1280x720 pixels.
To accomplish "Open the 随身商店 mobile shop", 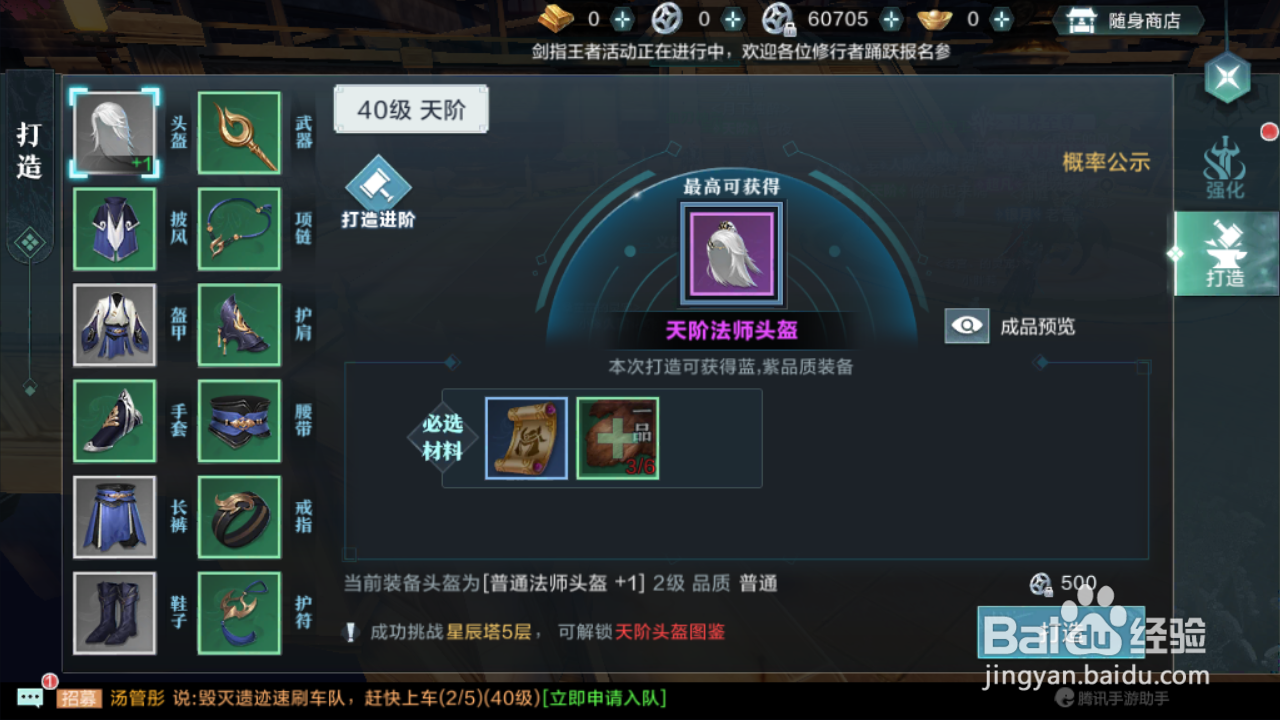I will pyautogui.click(x=1128, y=18).
